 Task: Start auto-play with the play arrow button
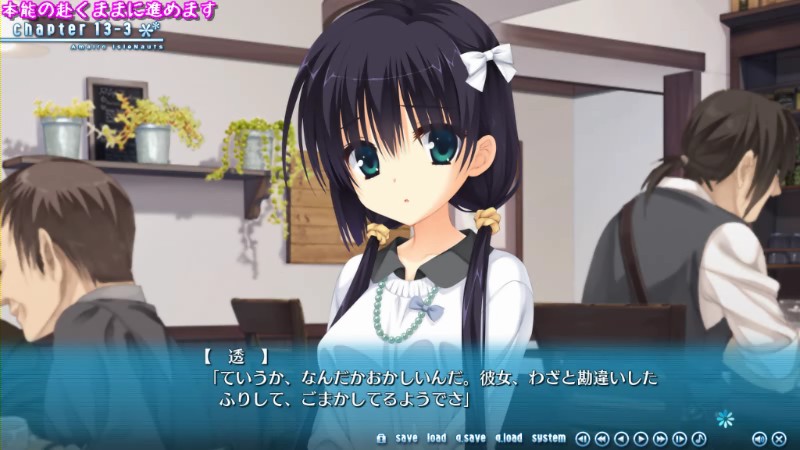[x=641, y=438]
